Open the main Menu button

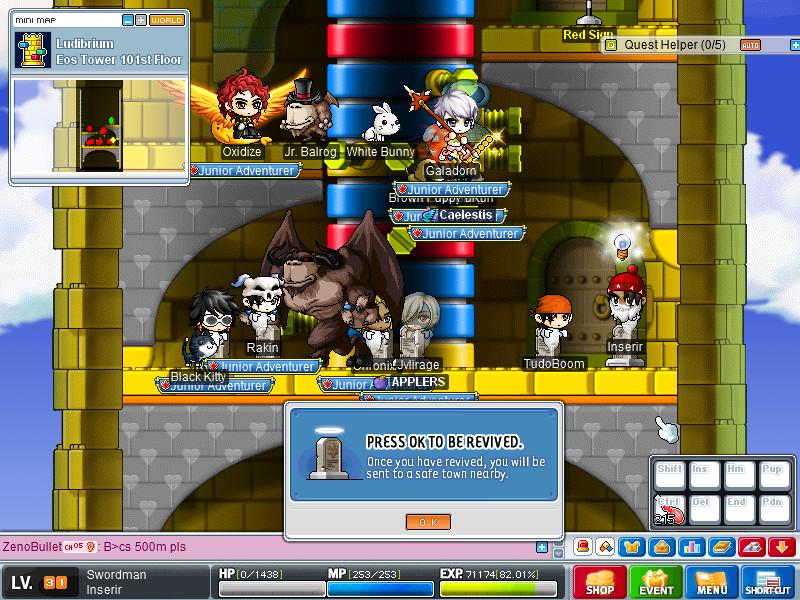click(712, 582)
